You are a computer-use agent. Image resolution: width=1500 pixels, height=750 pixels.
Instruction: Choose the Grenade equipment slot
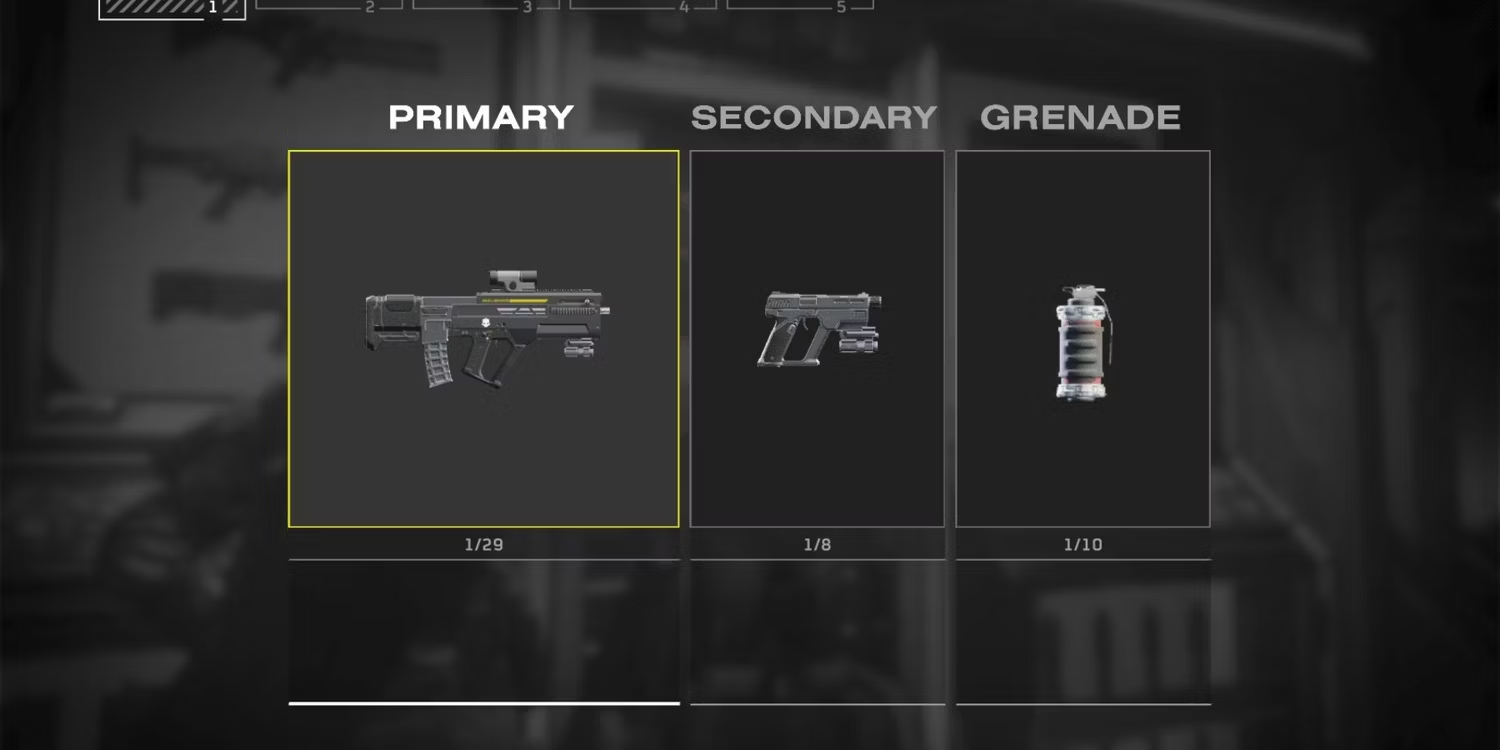coord(1083,339)
